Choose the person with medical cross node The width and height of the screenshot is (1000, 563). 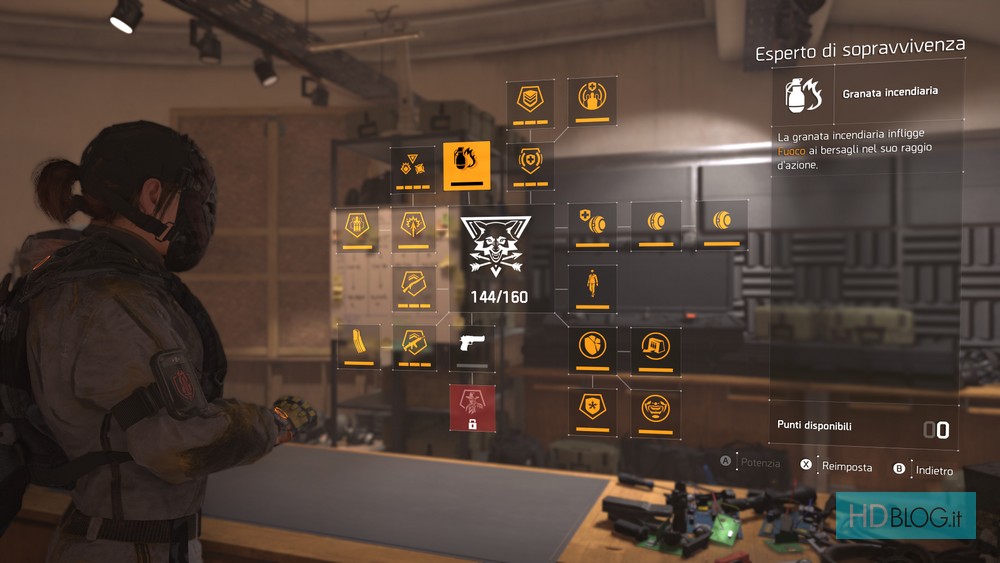[x=592, y=100]
